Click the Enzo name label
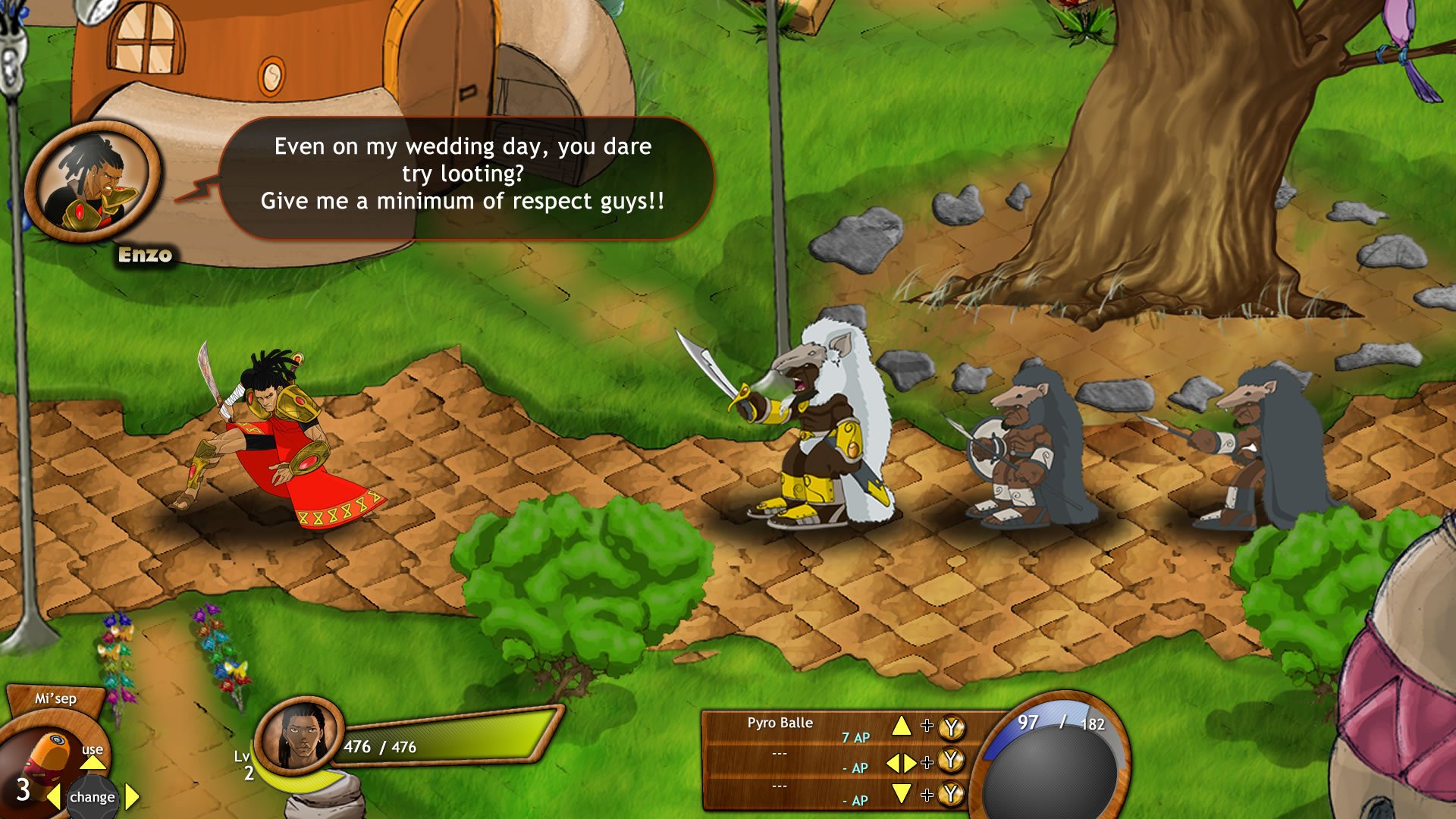The height and width of the screenshot is (819, 1456). point(143,254)
